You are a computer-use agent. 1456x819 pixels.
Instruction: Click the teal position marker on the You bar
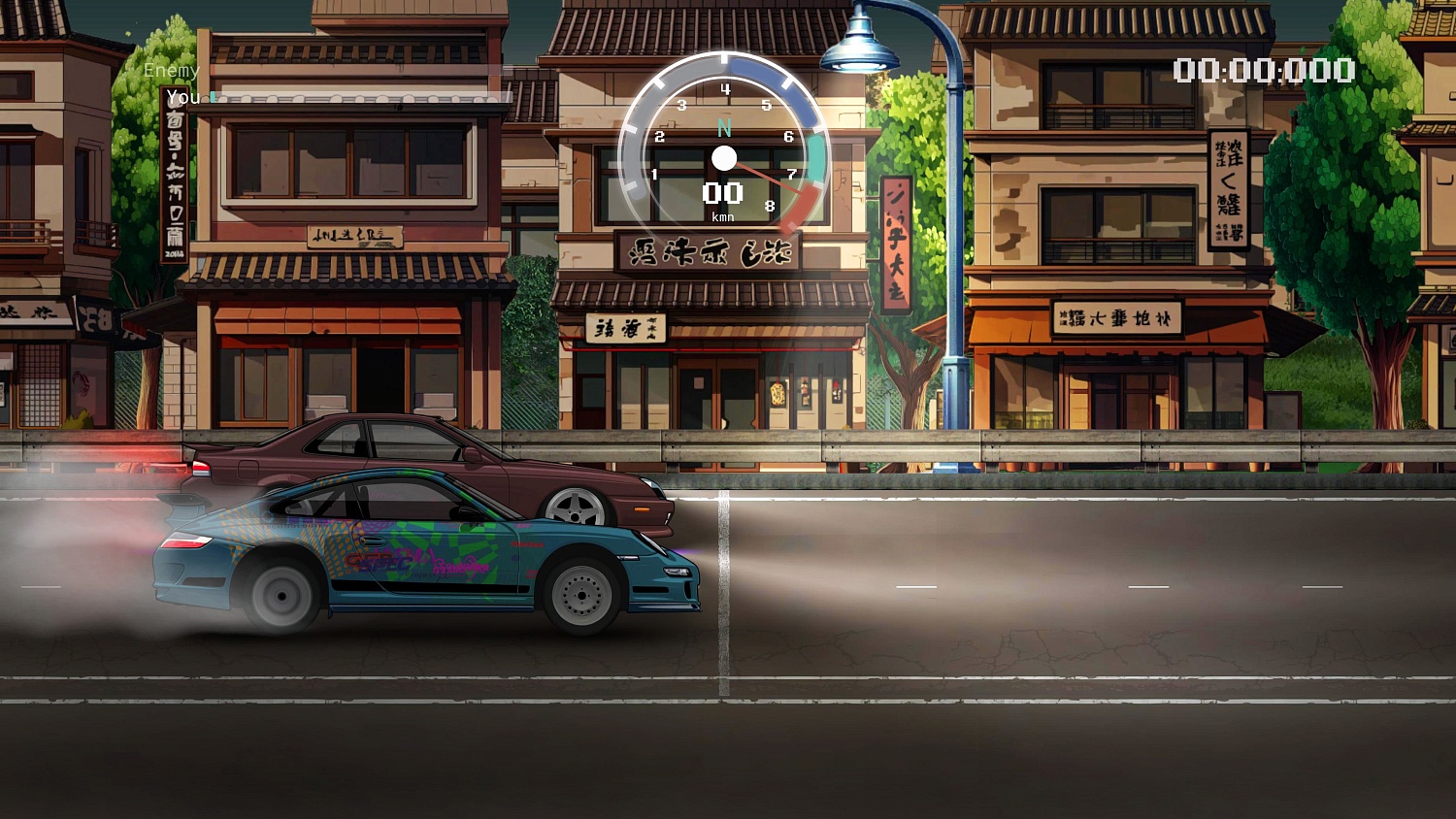coord(213,97)
